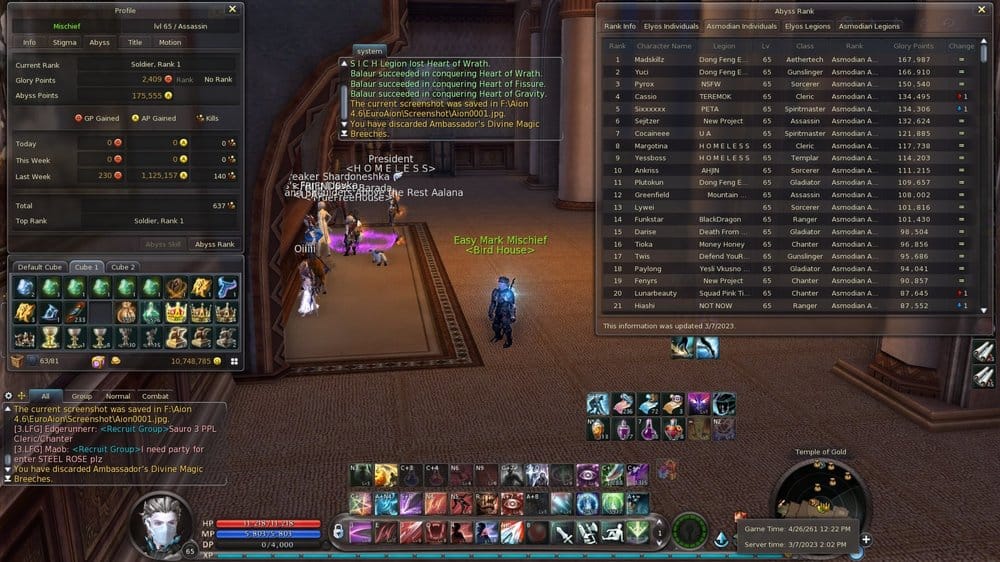Select the profile Info tab
Viewport: 1000px width, 562px height.
coord(30,42)
